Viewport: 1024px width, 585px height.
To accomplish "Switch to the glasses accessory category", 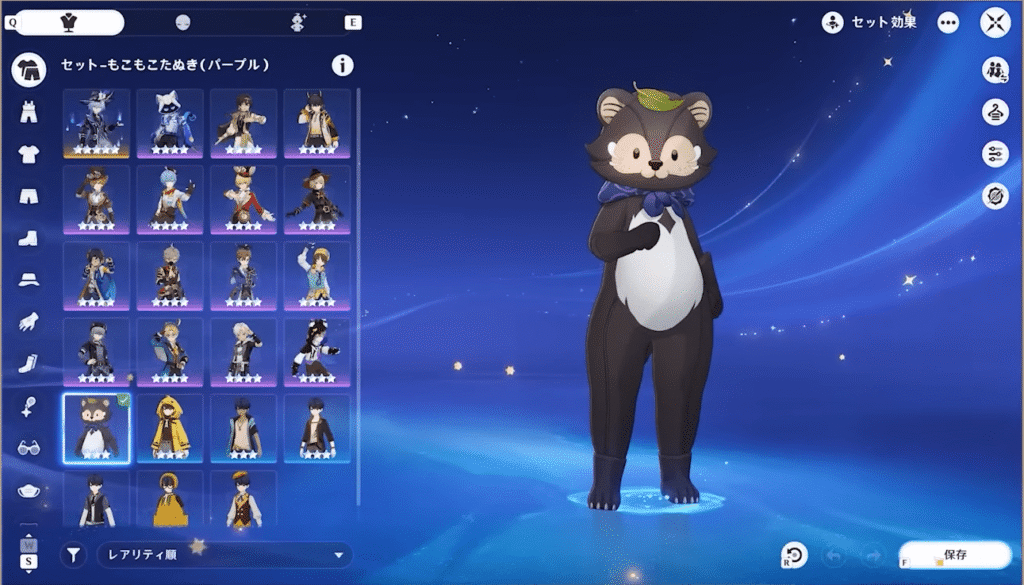I will tap(29, 448).
